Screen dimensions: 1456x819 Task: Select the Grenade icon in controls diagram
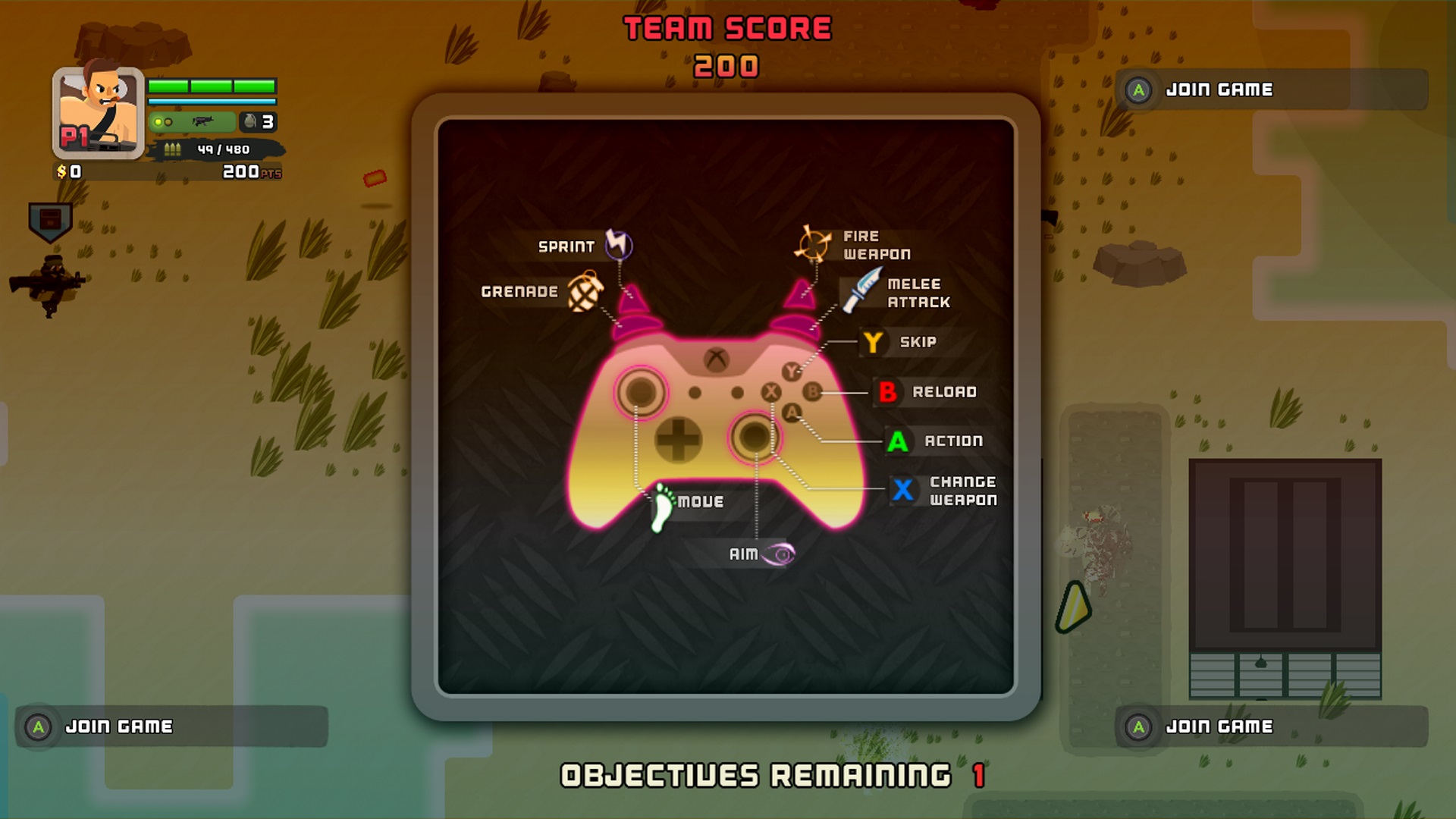[x=585, y=292]
